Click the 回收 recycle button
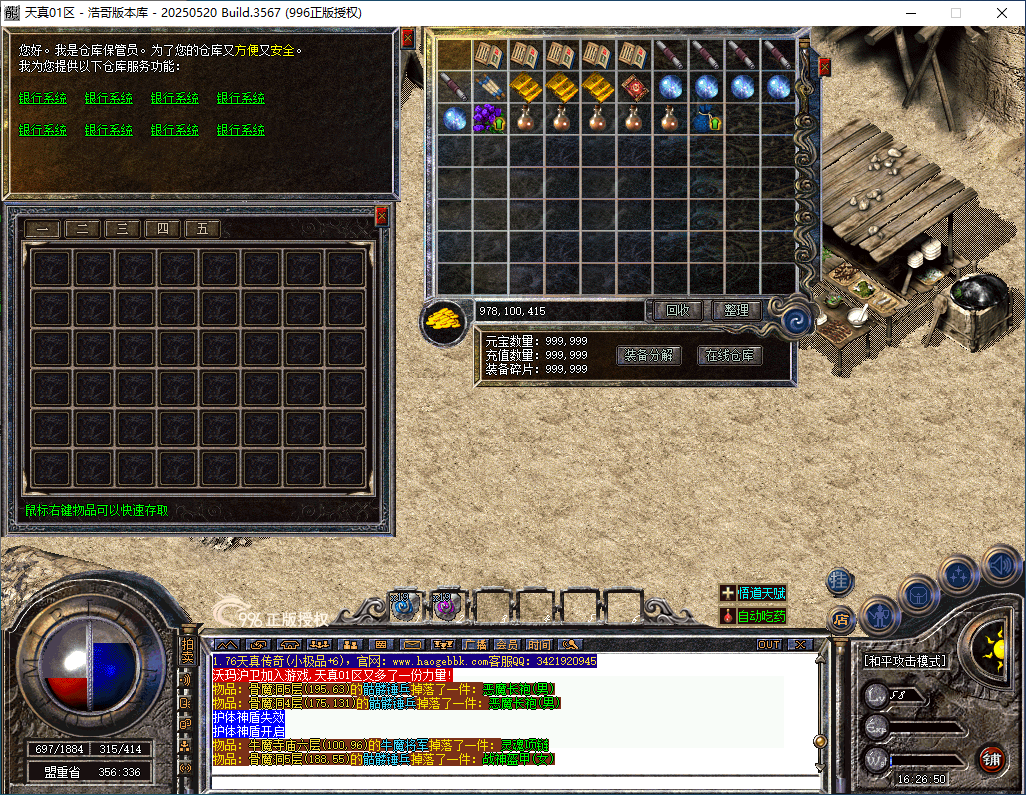This screenshot has height=795, width=1026. [678, 311]
